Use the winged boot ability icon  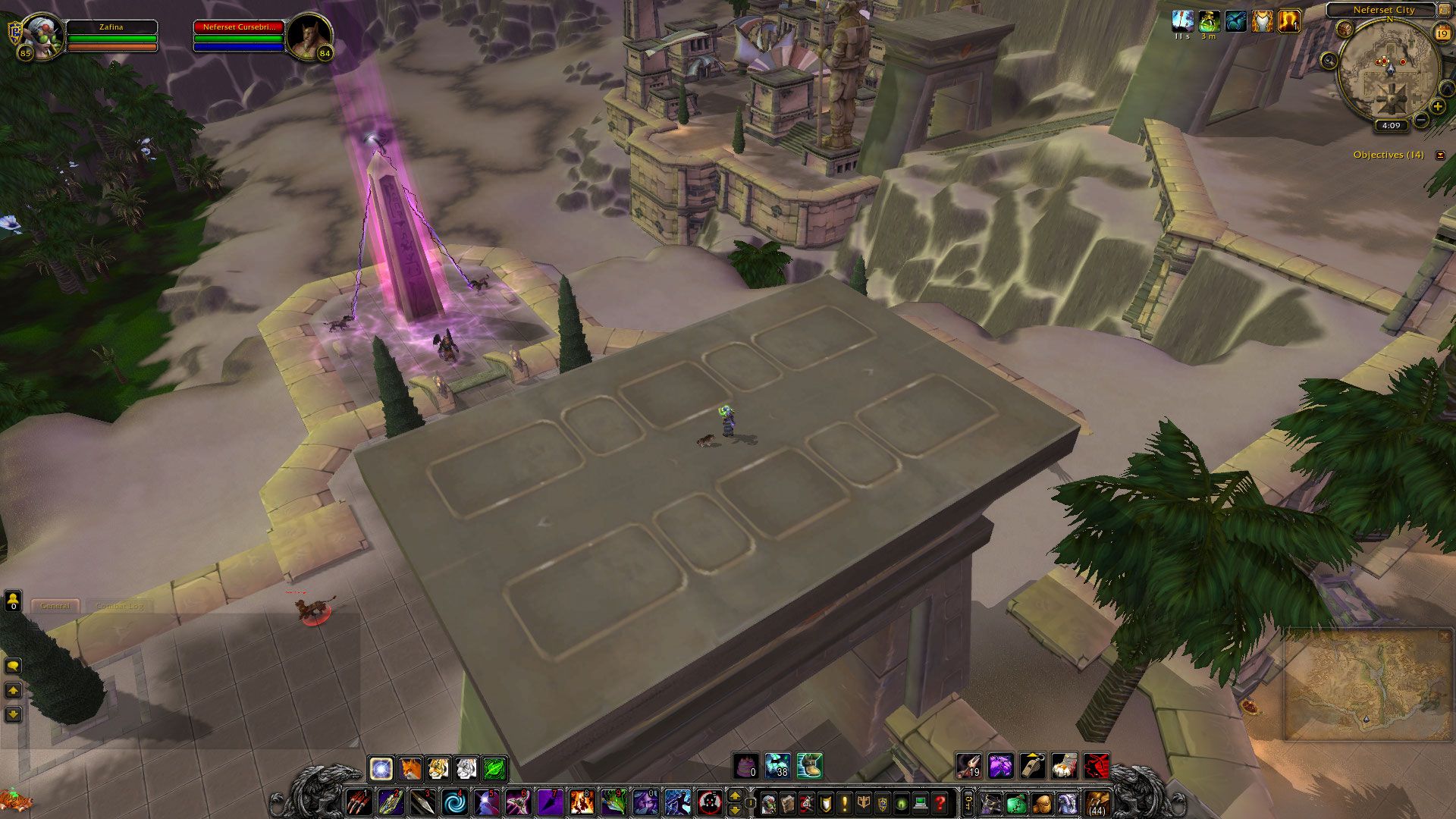pos(809,766)
